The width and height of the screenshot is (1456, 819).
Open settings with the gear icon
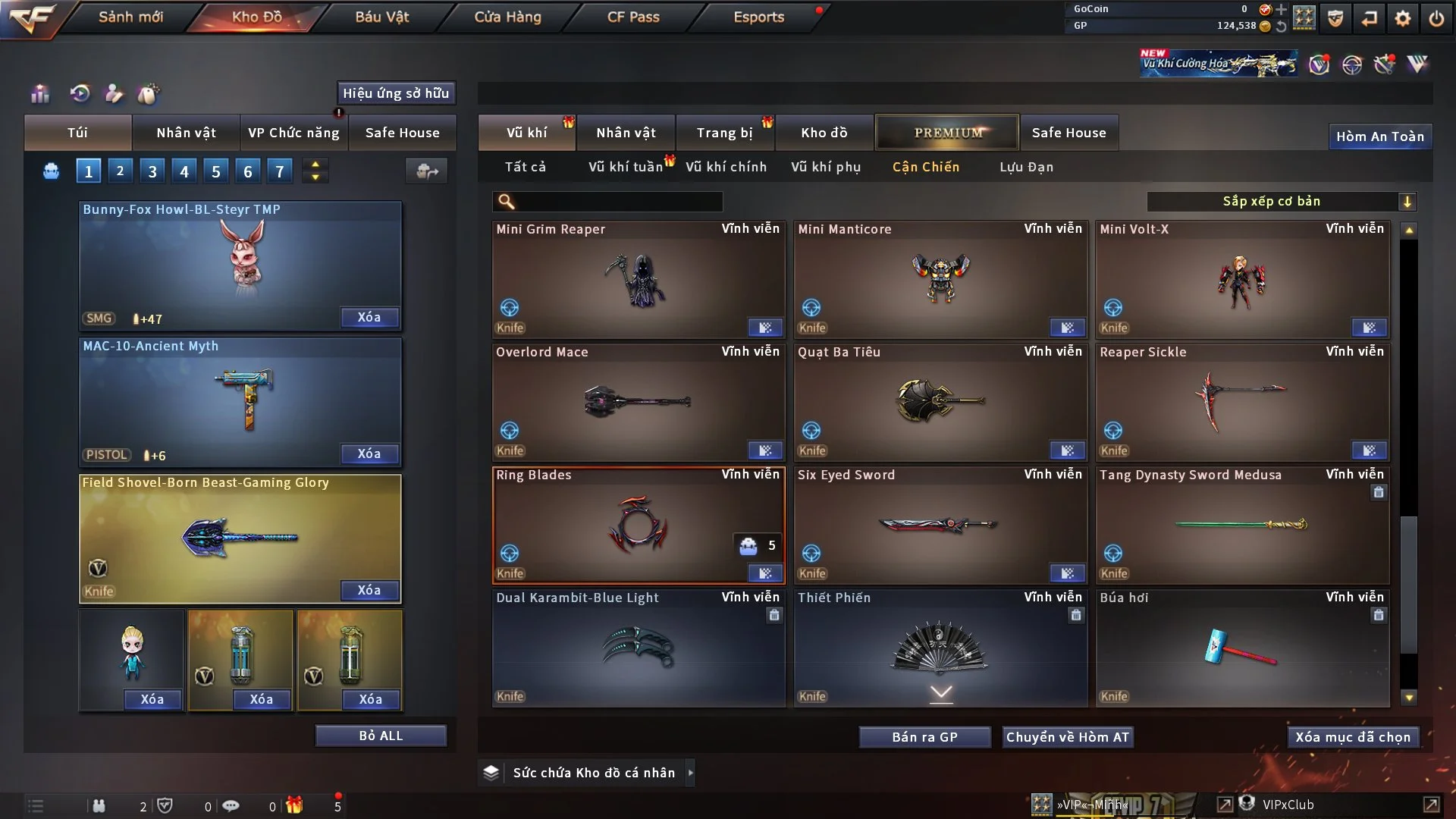click(1402, 17)
